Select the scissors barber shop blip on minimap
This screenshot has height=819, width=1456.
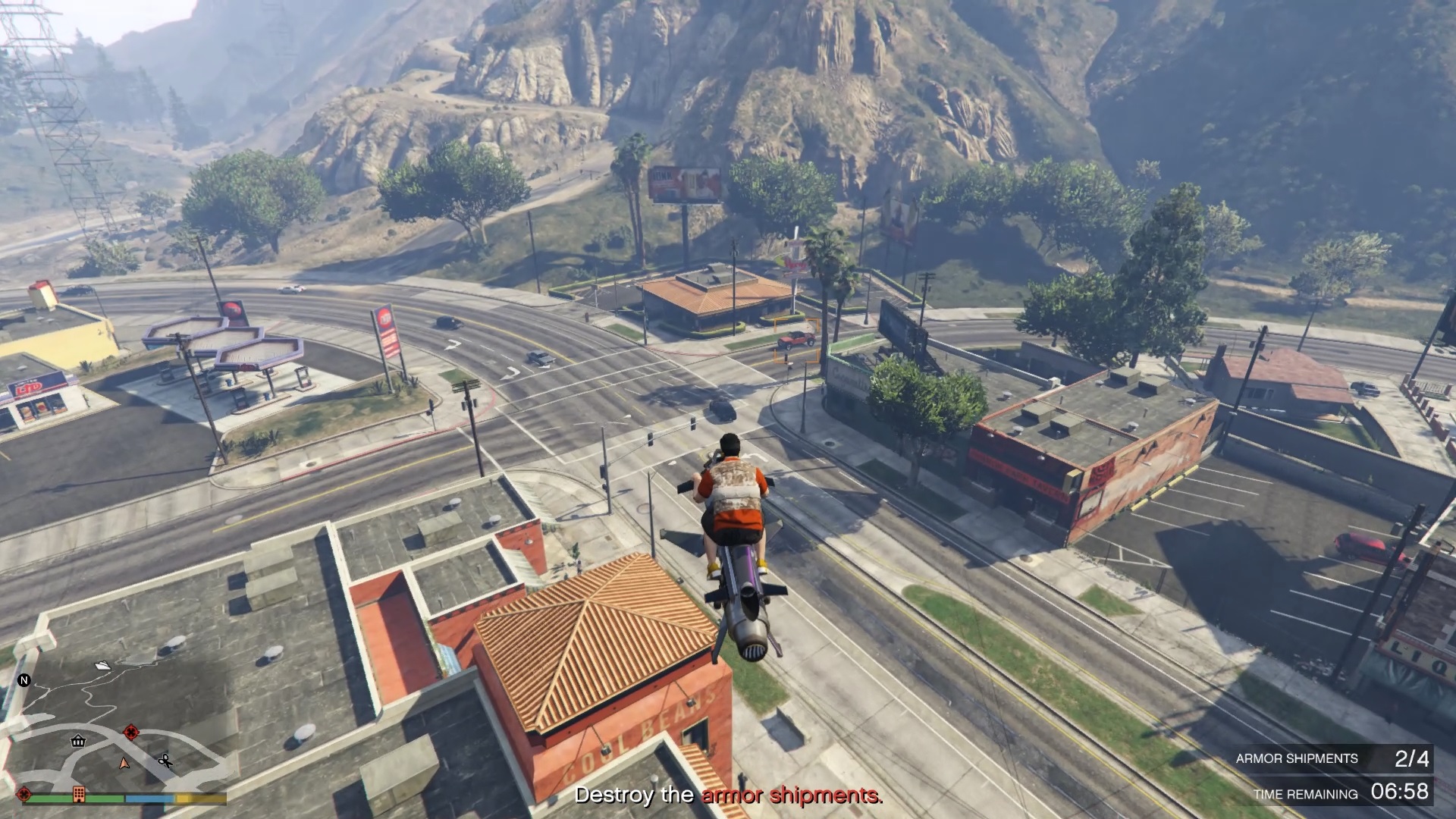point(166,761)
